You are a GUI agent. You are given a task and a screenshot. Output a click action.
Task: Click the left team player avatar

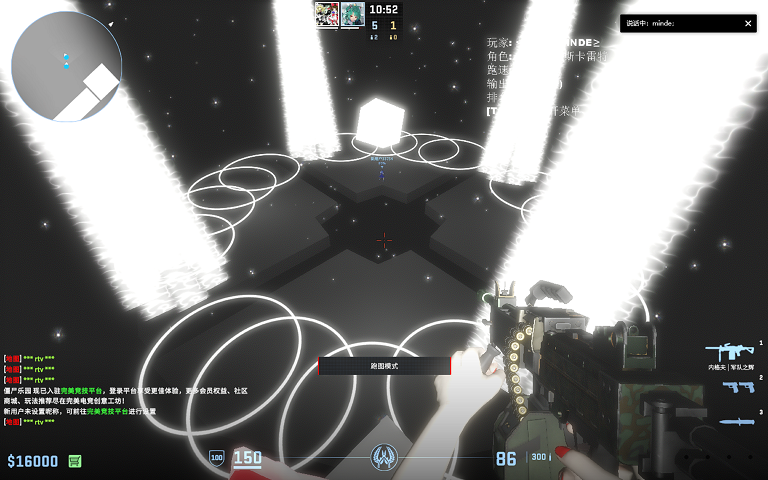tap(327, 14)
